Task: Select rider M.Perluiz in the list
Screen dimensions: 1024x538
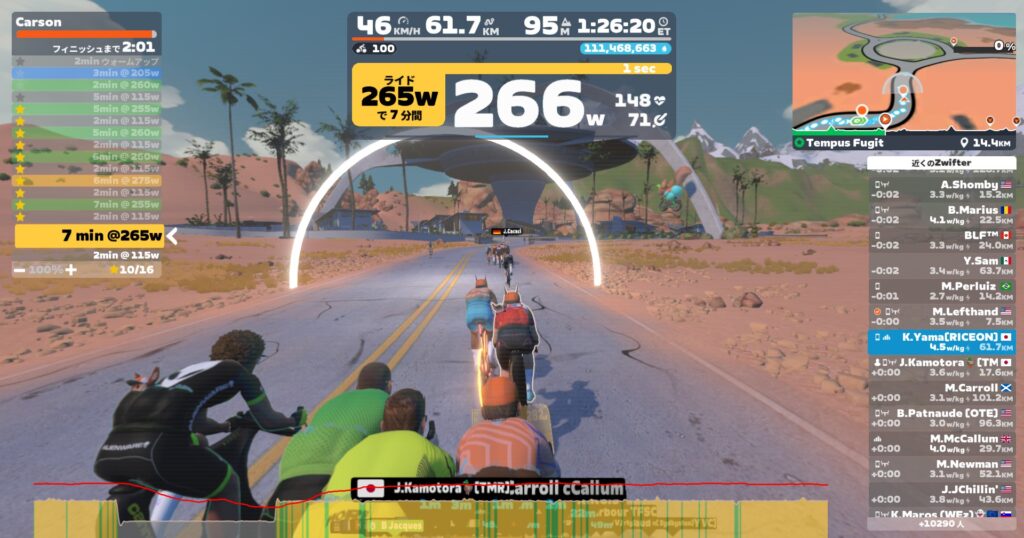Action: point(941,291)
